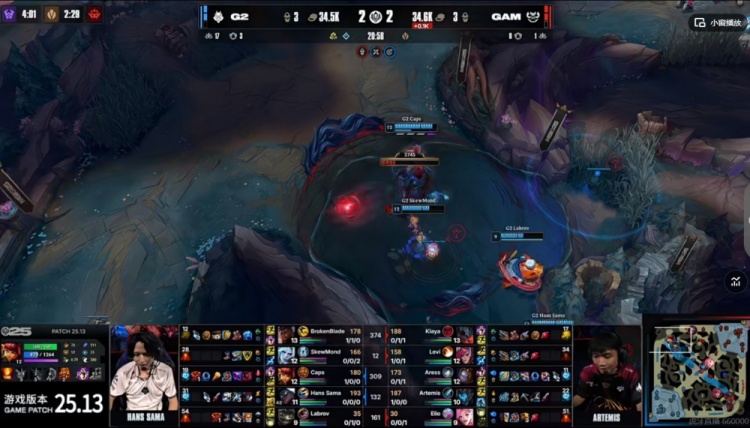This screenshot has width=750, height=428.
Task: Select Labrov's scoreboard row
Action: (x=322, y=415)
